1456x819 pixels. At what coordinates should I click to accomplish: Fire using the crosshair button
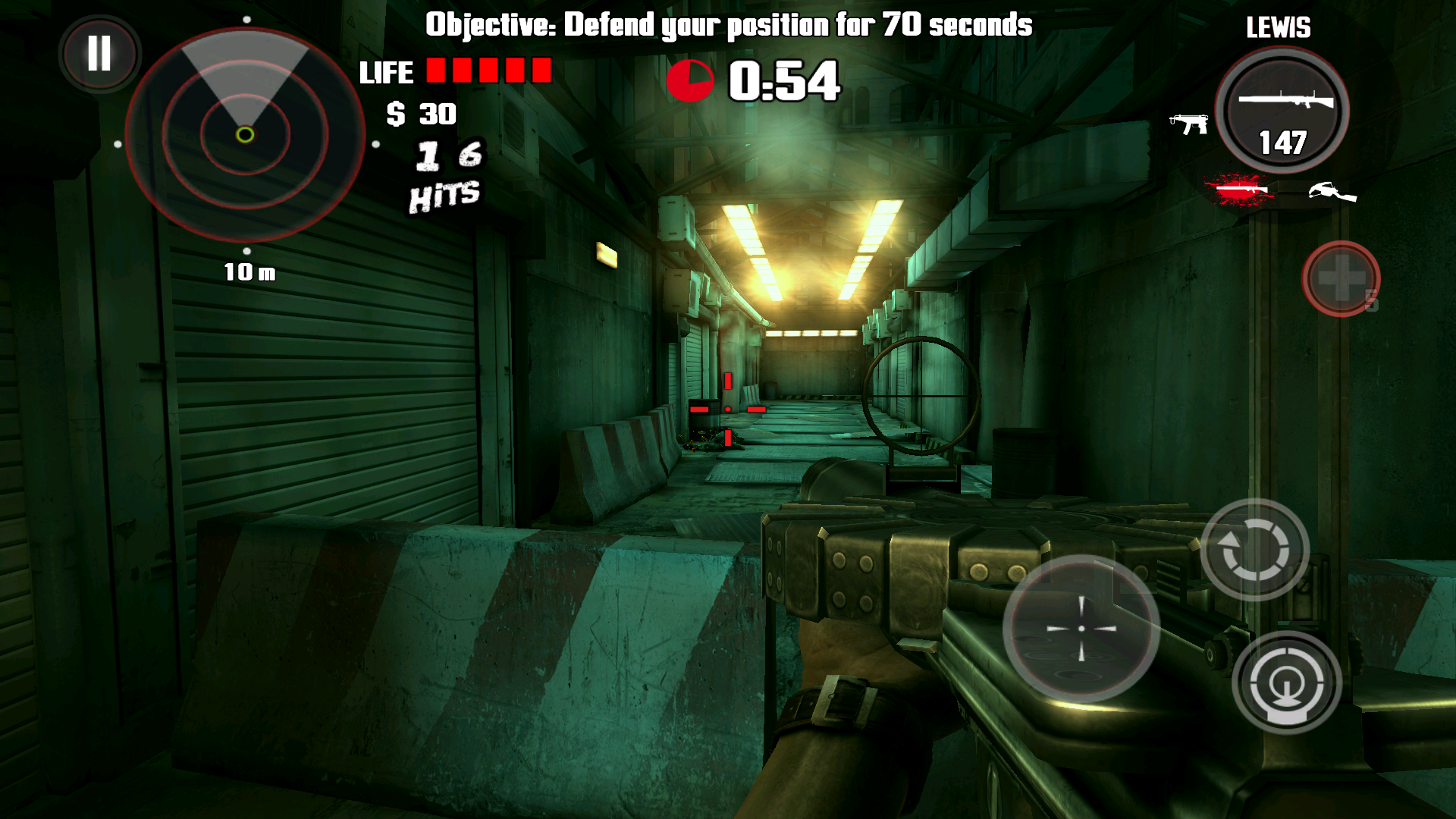pyautogui.click(x=1081, y=628)
